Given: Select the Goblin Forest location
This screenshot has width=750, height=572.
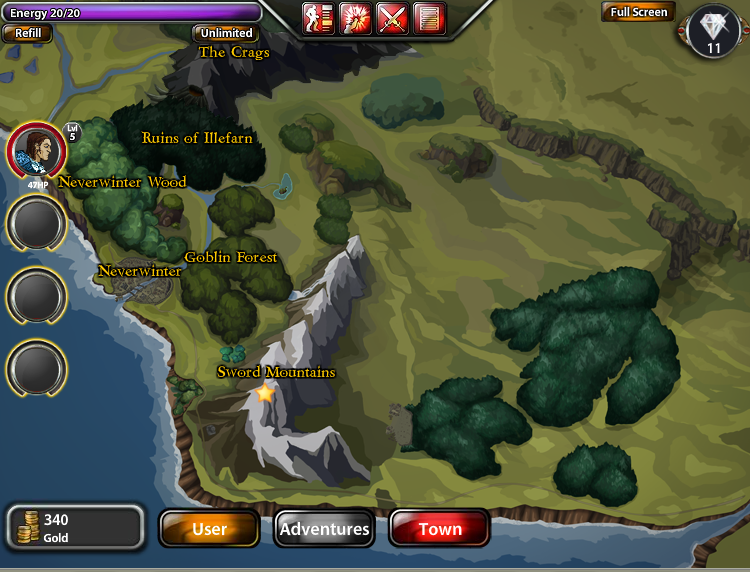Looking at the screenshot, I should 230,257.
